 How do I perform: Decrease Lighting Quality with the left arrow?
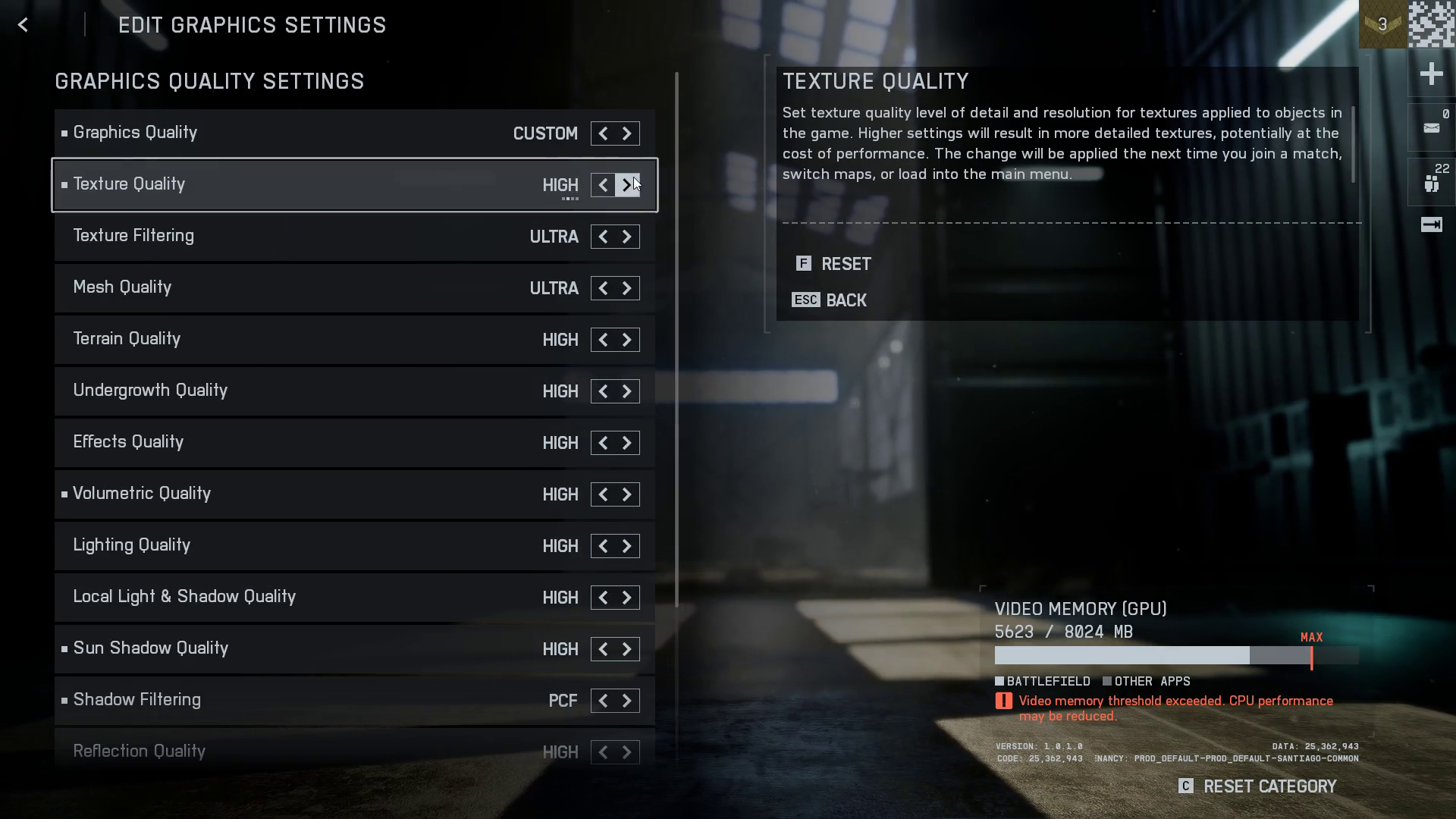point(603,546)
